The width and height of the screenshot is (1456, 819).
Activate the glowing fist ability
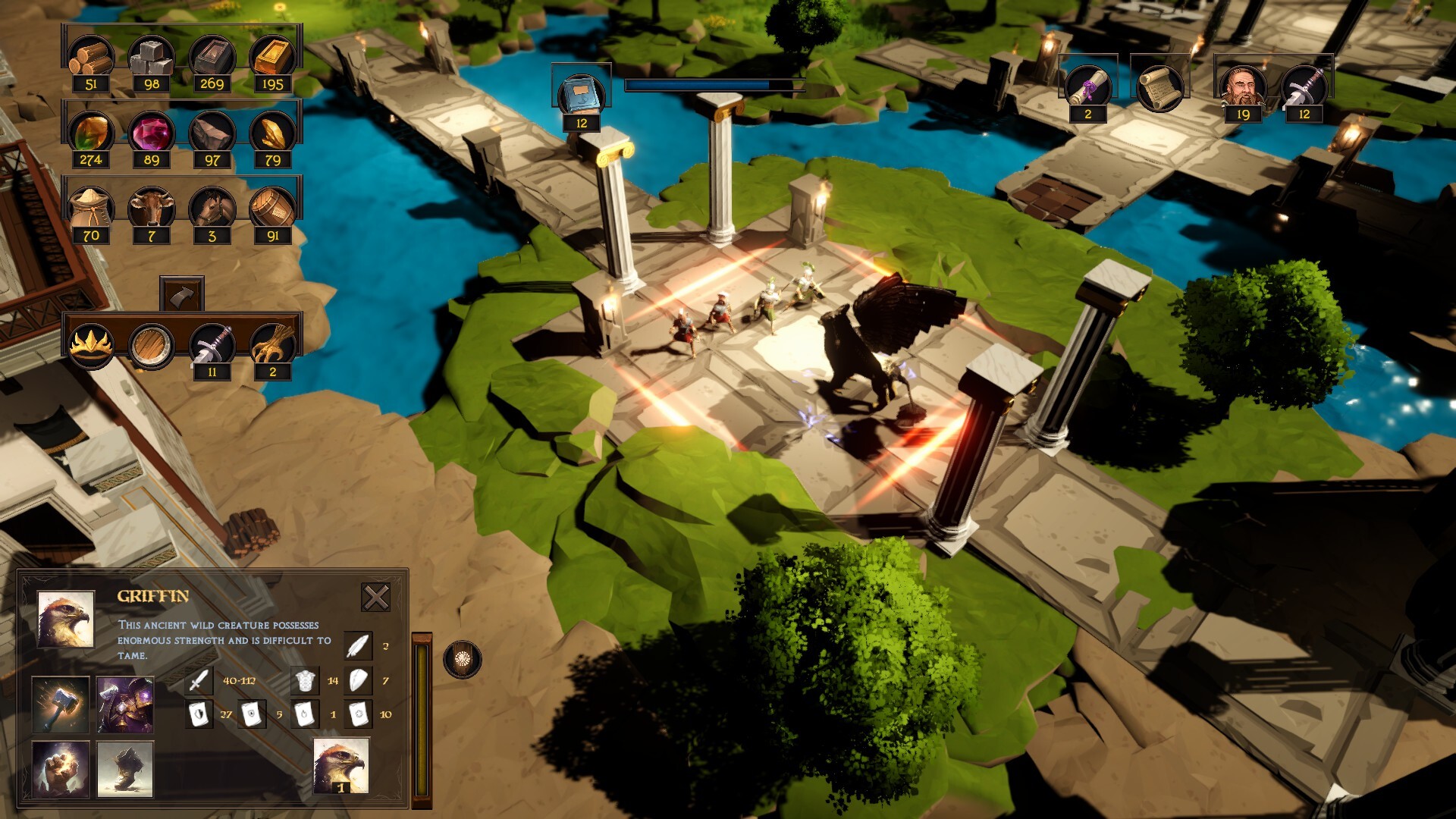point(61,769)
